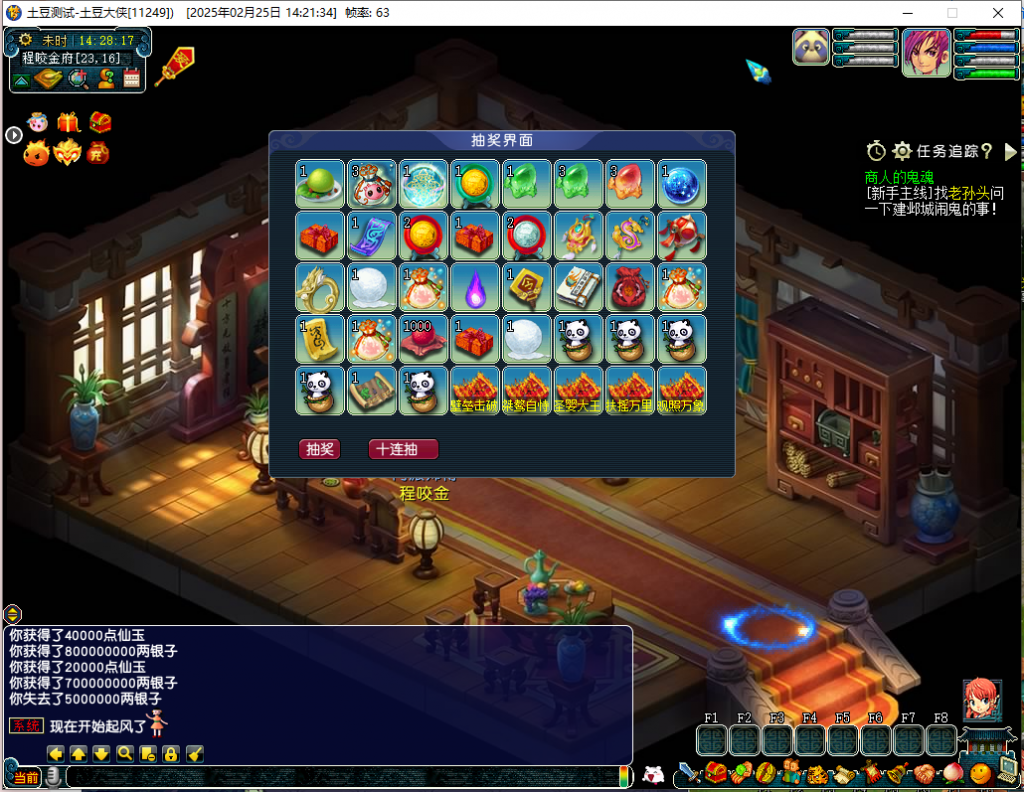The height and width of the screenshot is (792, 1024).
Task: Clear chat with the broom button
Action: click(194, 754)
